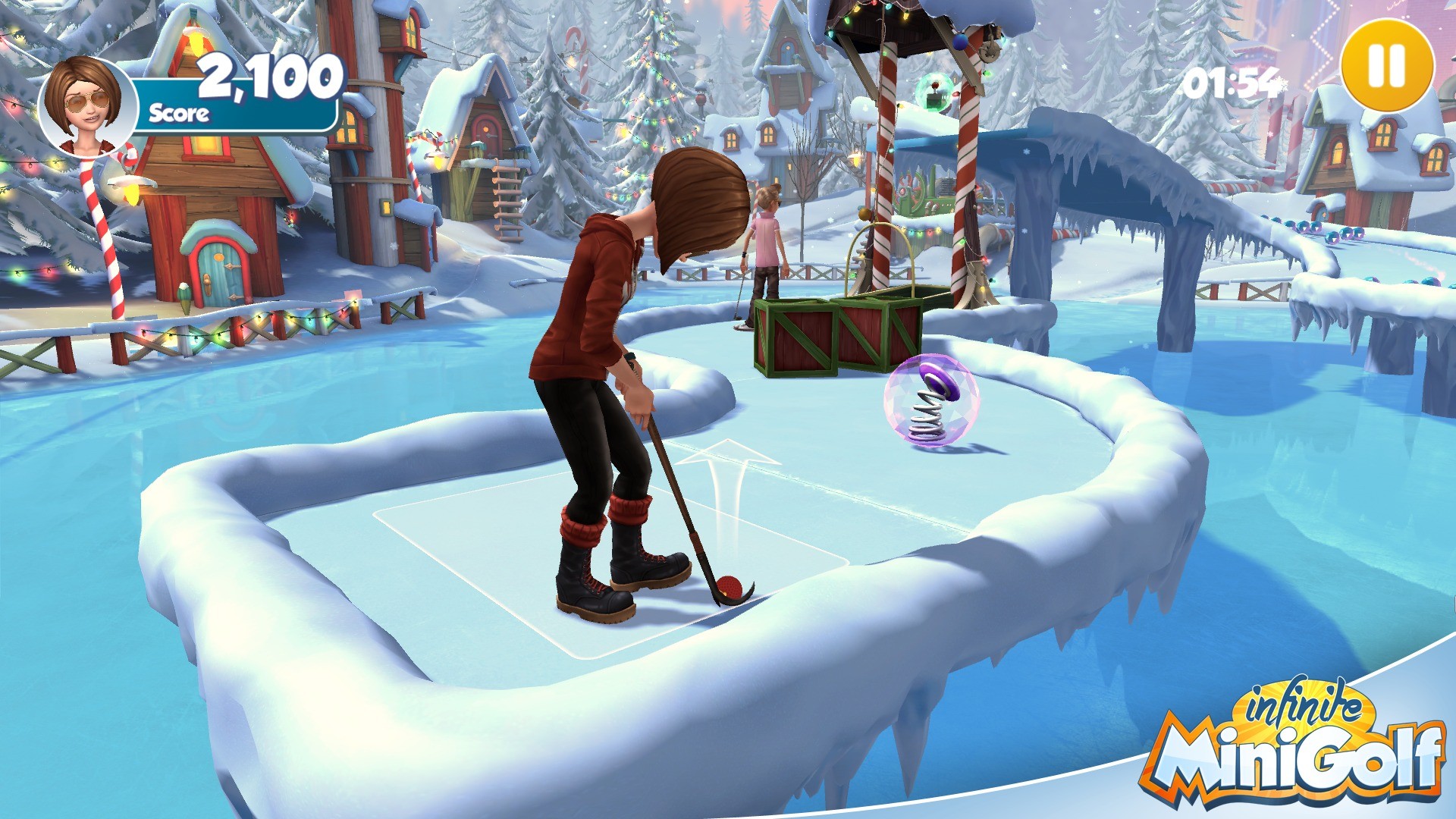Click the Score label banner
Image resolution: width=1456 pixels, height=819 pixels.
coord(180,114)
